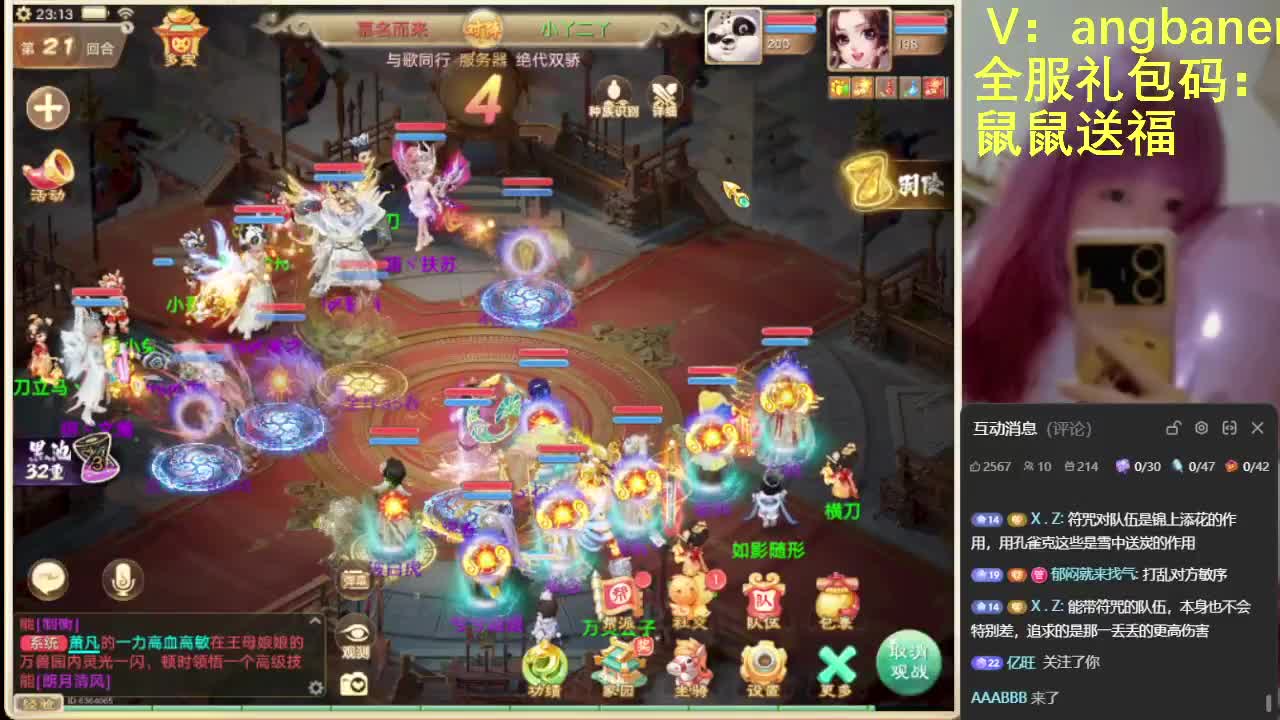Expand the 更多 more options button
Screen dimensions: 1280x720
point(835,663)
